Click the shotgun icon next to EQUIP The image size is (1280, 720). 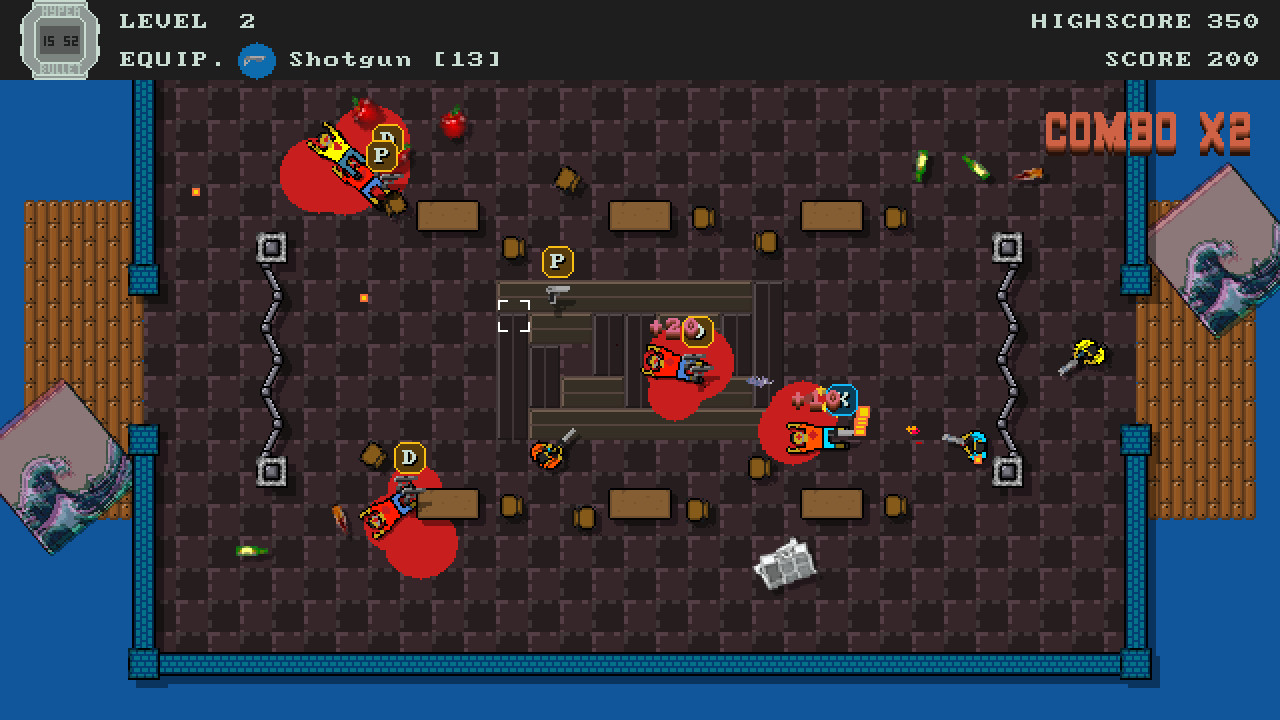pyautogui.click(x=257, y=59)
